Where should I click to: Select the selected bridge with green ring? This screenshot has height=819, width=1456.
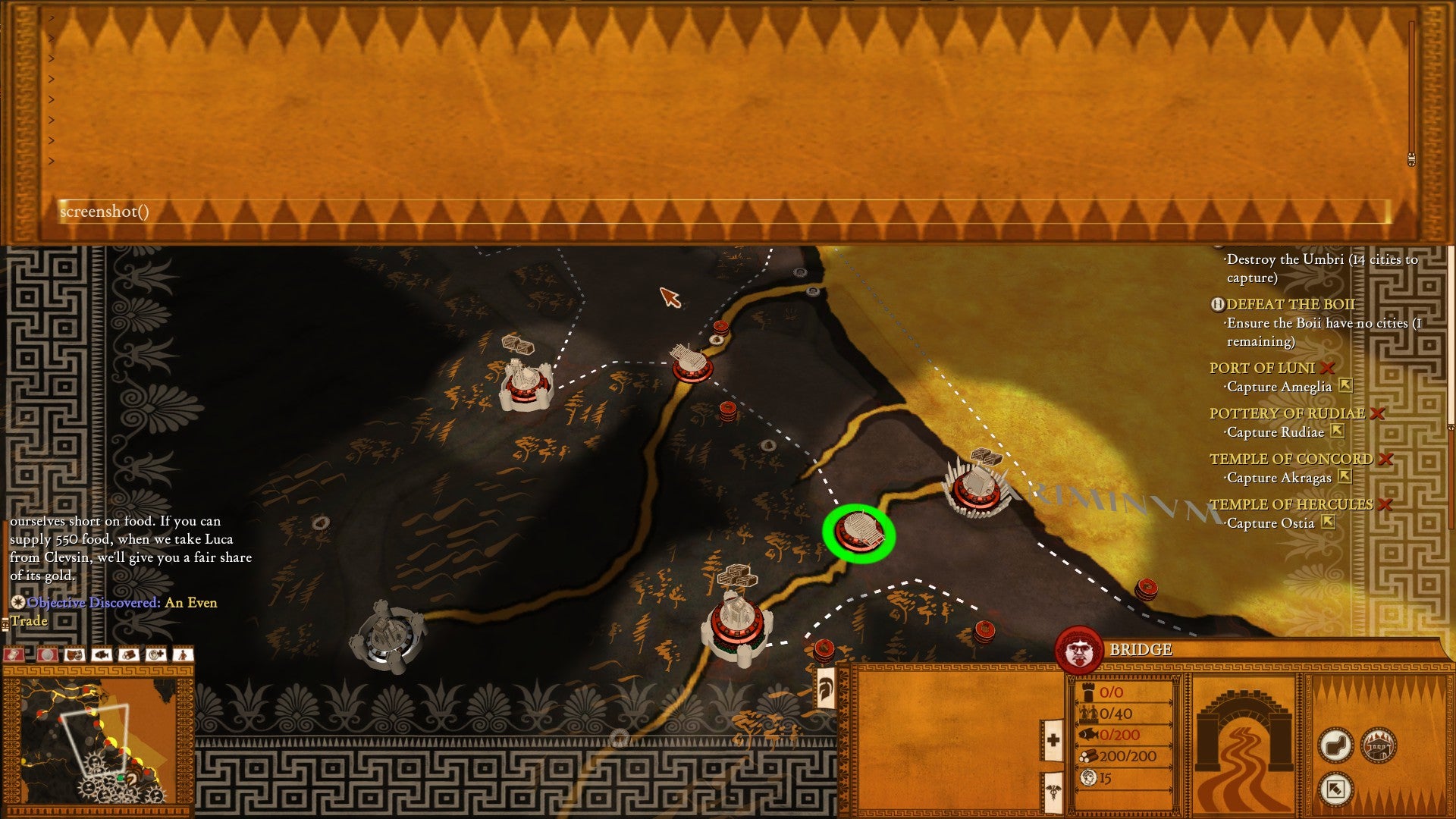pyautogui.click(x=859, y=533)
